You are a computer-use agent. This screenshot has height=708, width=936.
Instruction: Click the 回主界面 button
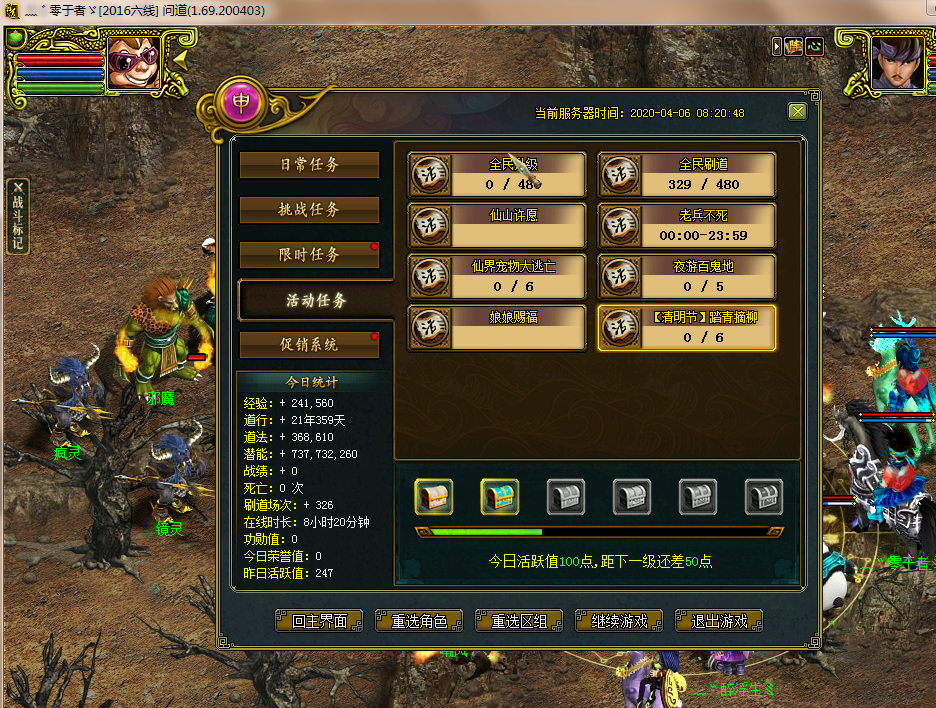point(319,621)
